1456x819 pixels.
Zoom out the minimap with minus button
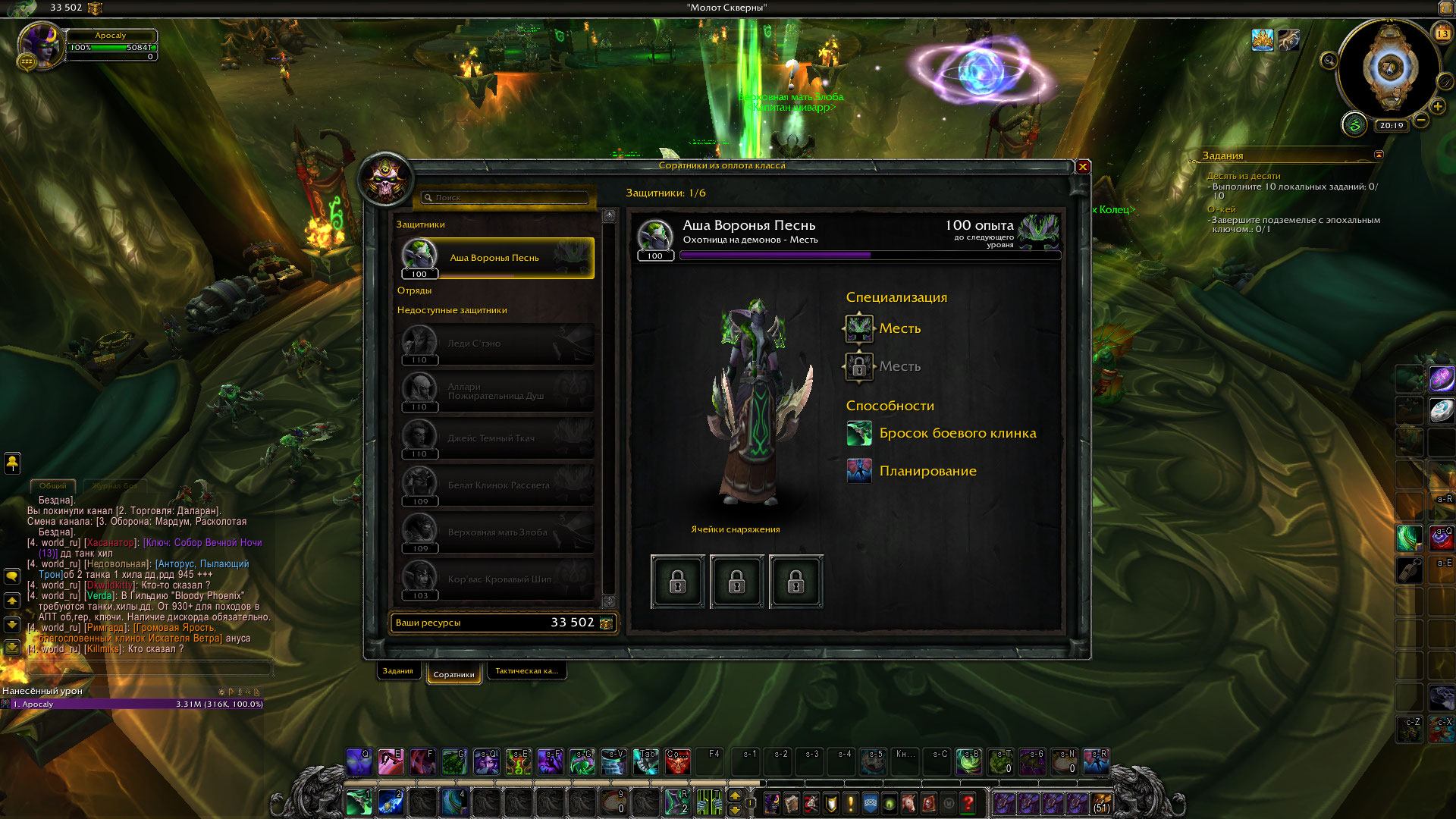point(1421,120)
